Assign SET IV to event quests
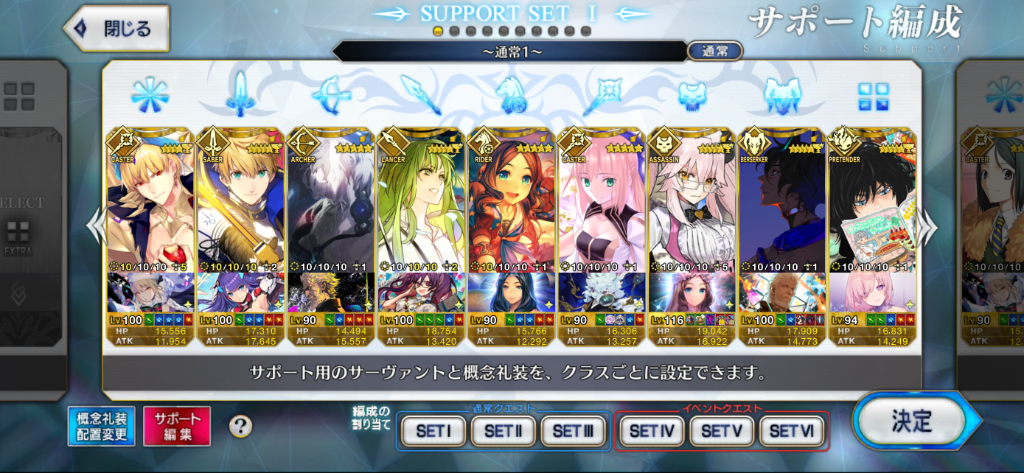Screen dimensions: 1024x473 pyautogui.click(x=652, y=431)
